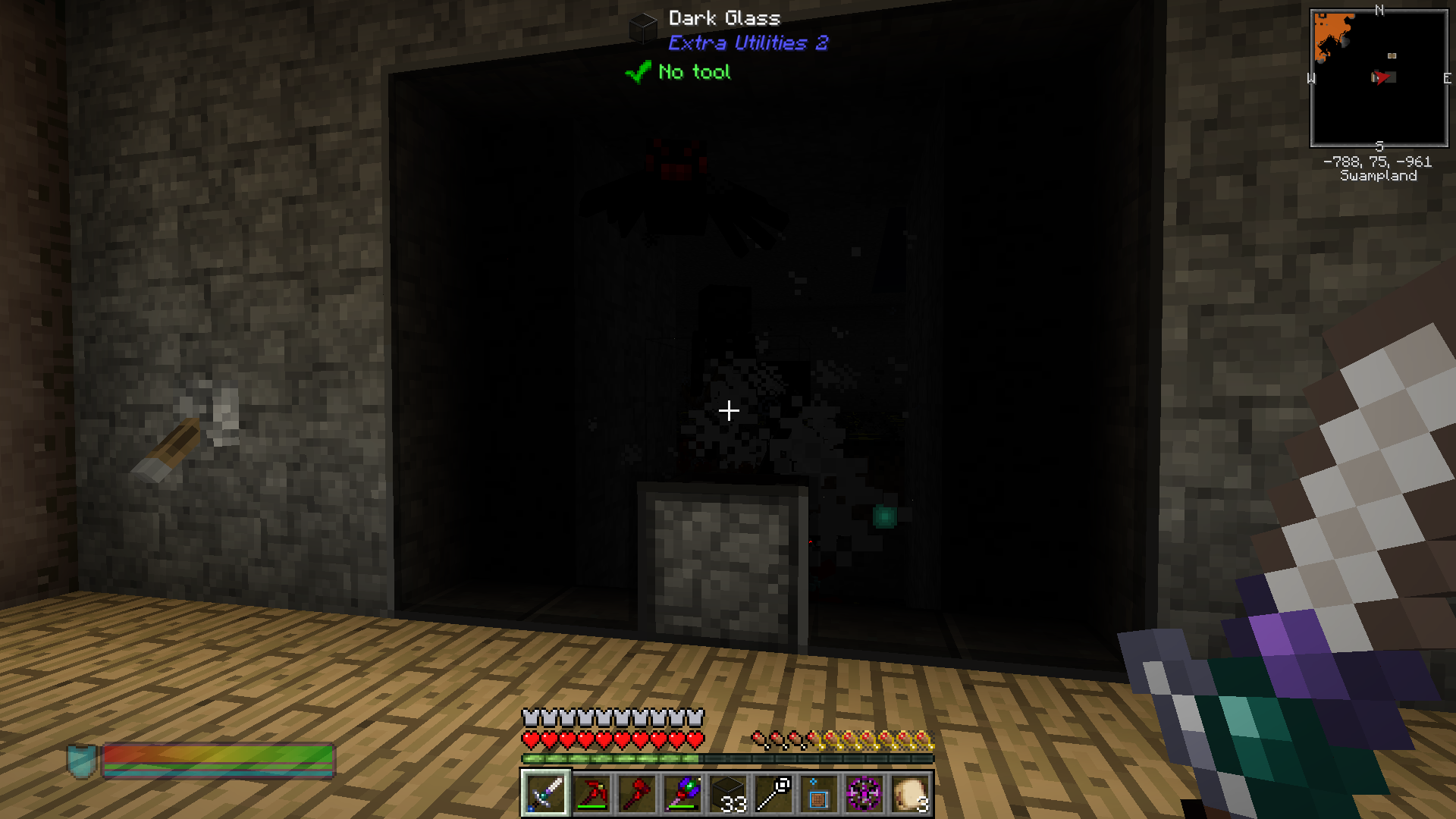This screenshot has height=819, width=1456.
Task: Select the sword hotbar slot
Action: (x=545, y=794)
